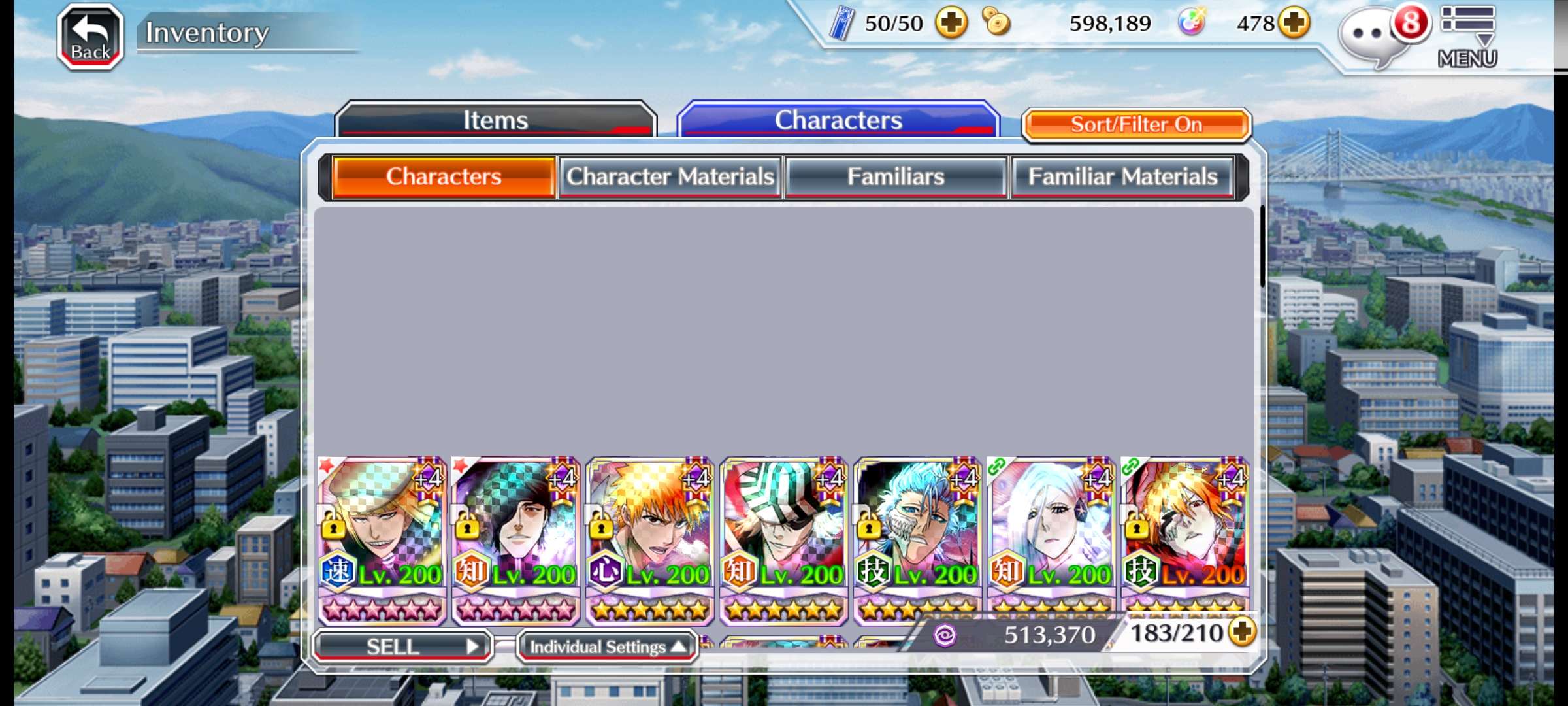Screen dimensions: 1568x706
Task: Tap the SELL button
Action: (x=402, y=647)
